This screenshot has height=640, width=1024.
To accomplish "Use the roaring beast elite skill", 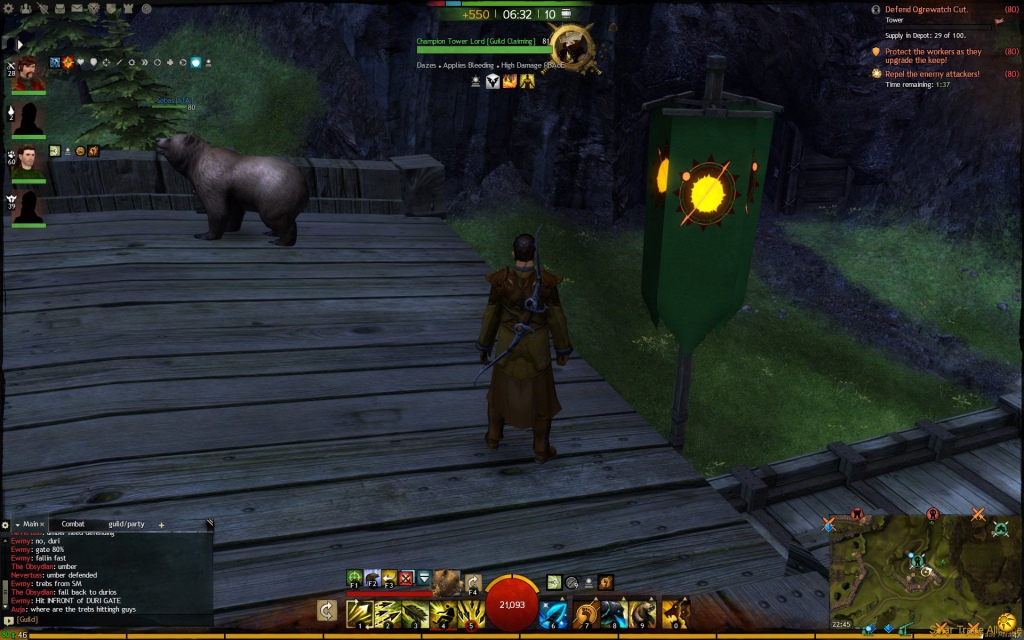I will pos(675,610).
